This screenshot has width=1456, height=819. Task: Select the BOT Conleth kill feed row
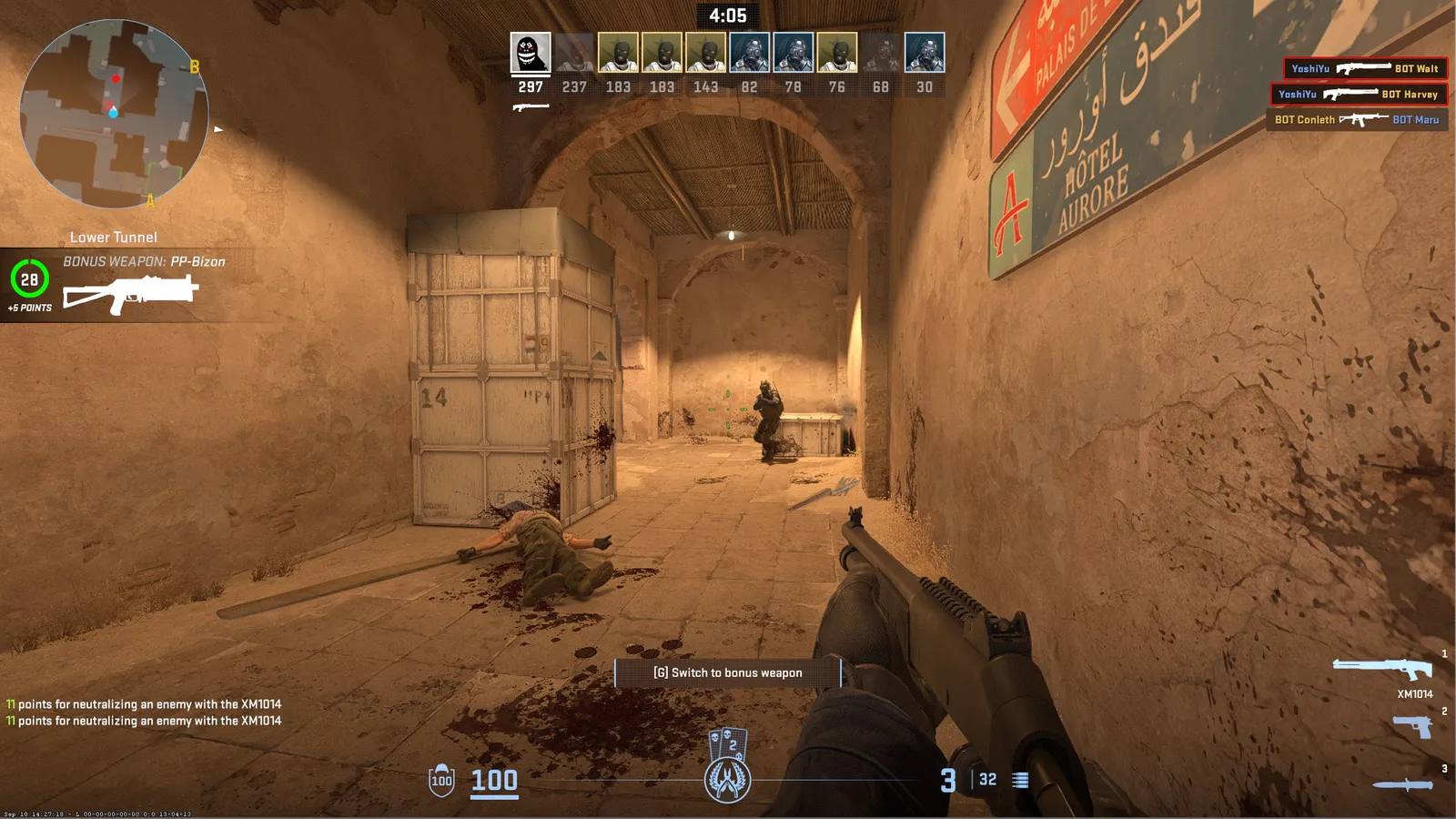tap(1356, 119)
